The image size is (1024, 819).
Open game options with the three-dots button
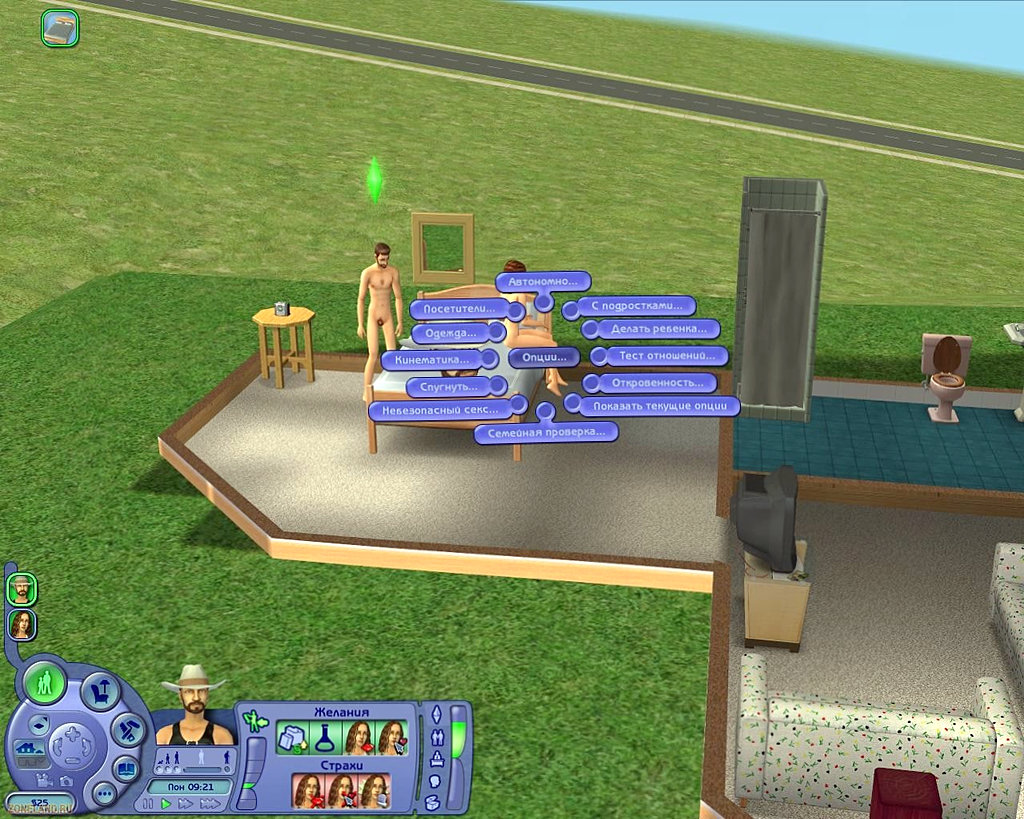(x=104, y=794)
